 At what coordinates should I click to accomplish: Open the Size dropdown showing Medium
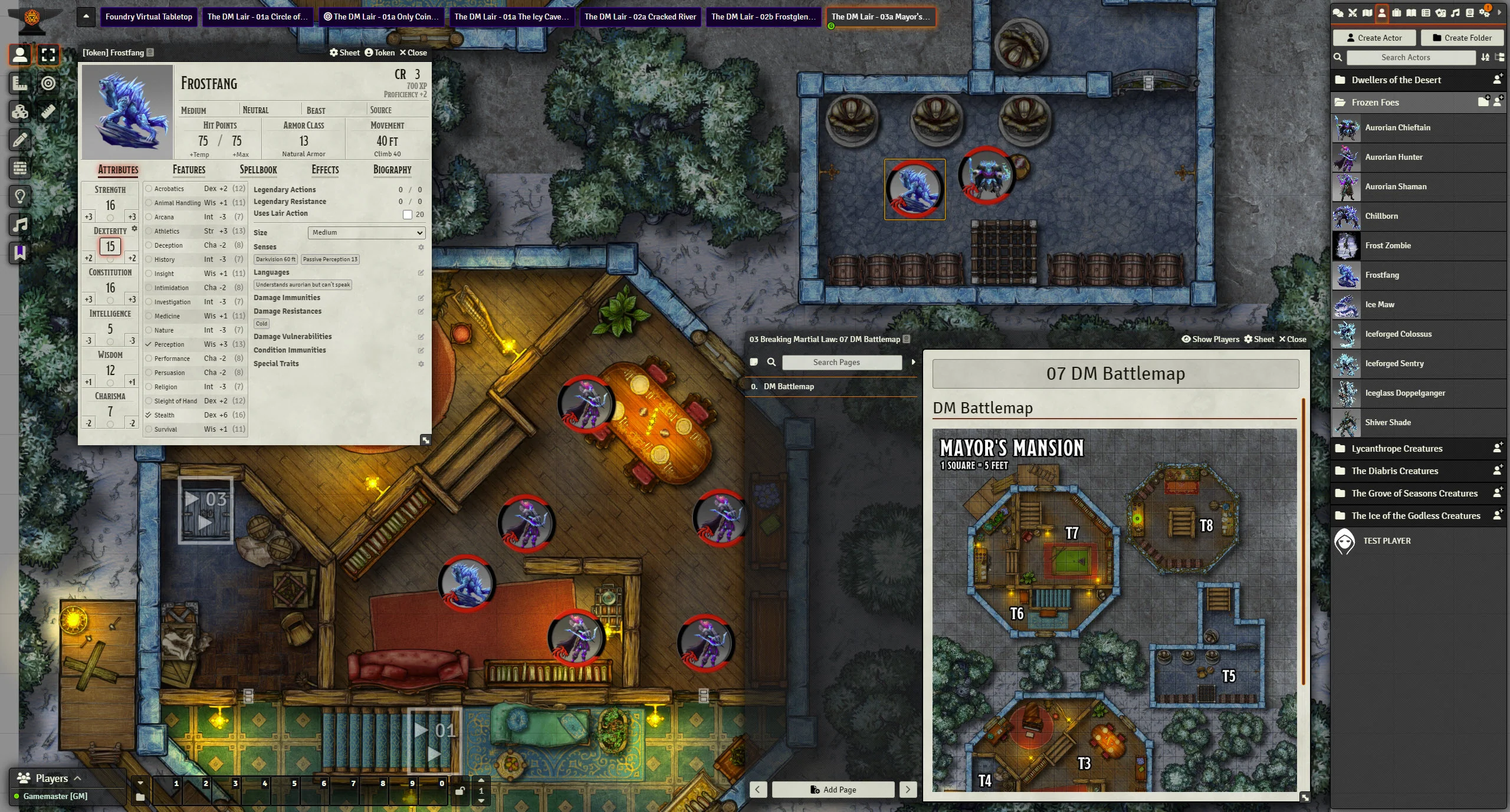pos(366,233)
